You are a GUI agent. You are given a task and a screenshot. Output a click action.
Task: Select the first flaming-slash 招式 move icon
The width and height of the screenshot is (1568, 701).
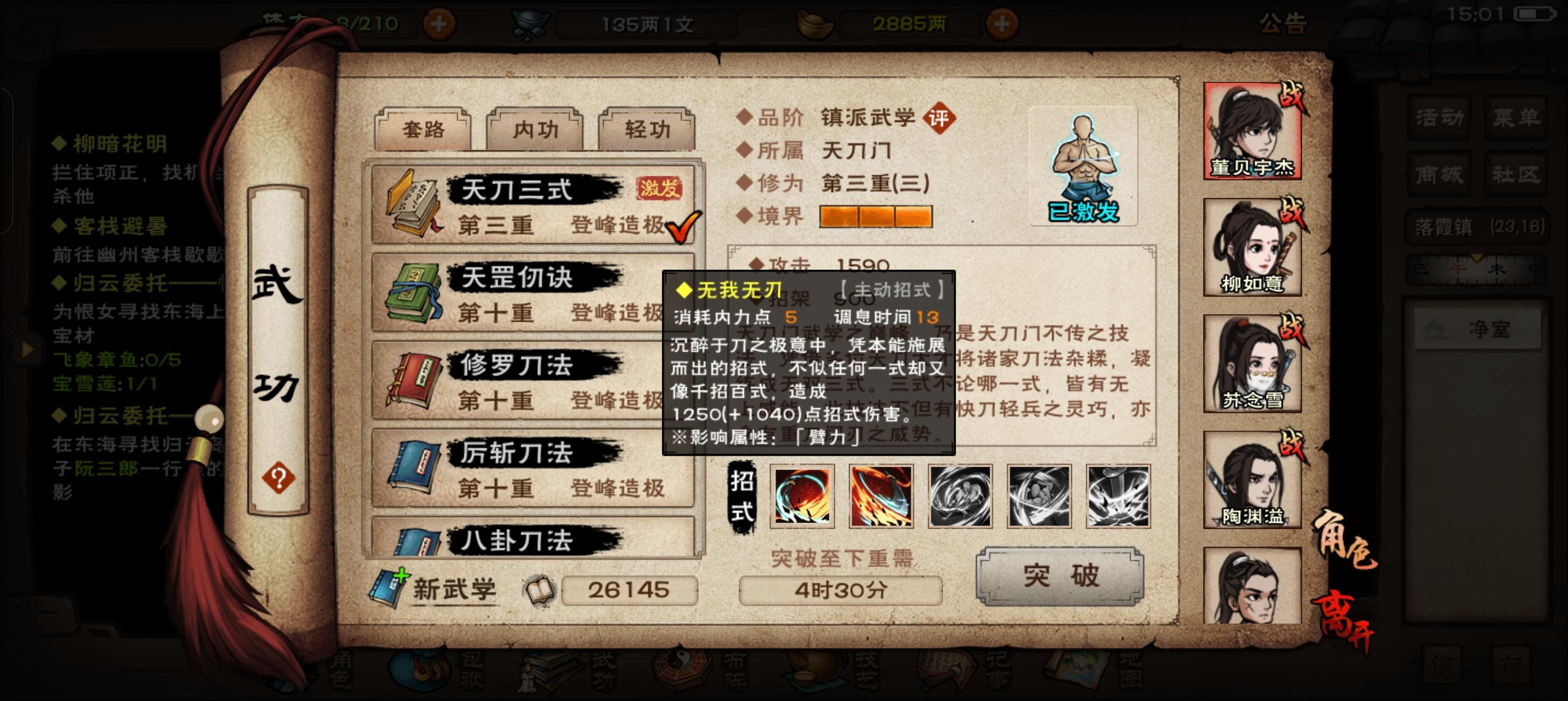click(802, 496)
